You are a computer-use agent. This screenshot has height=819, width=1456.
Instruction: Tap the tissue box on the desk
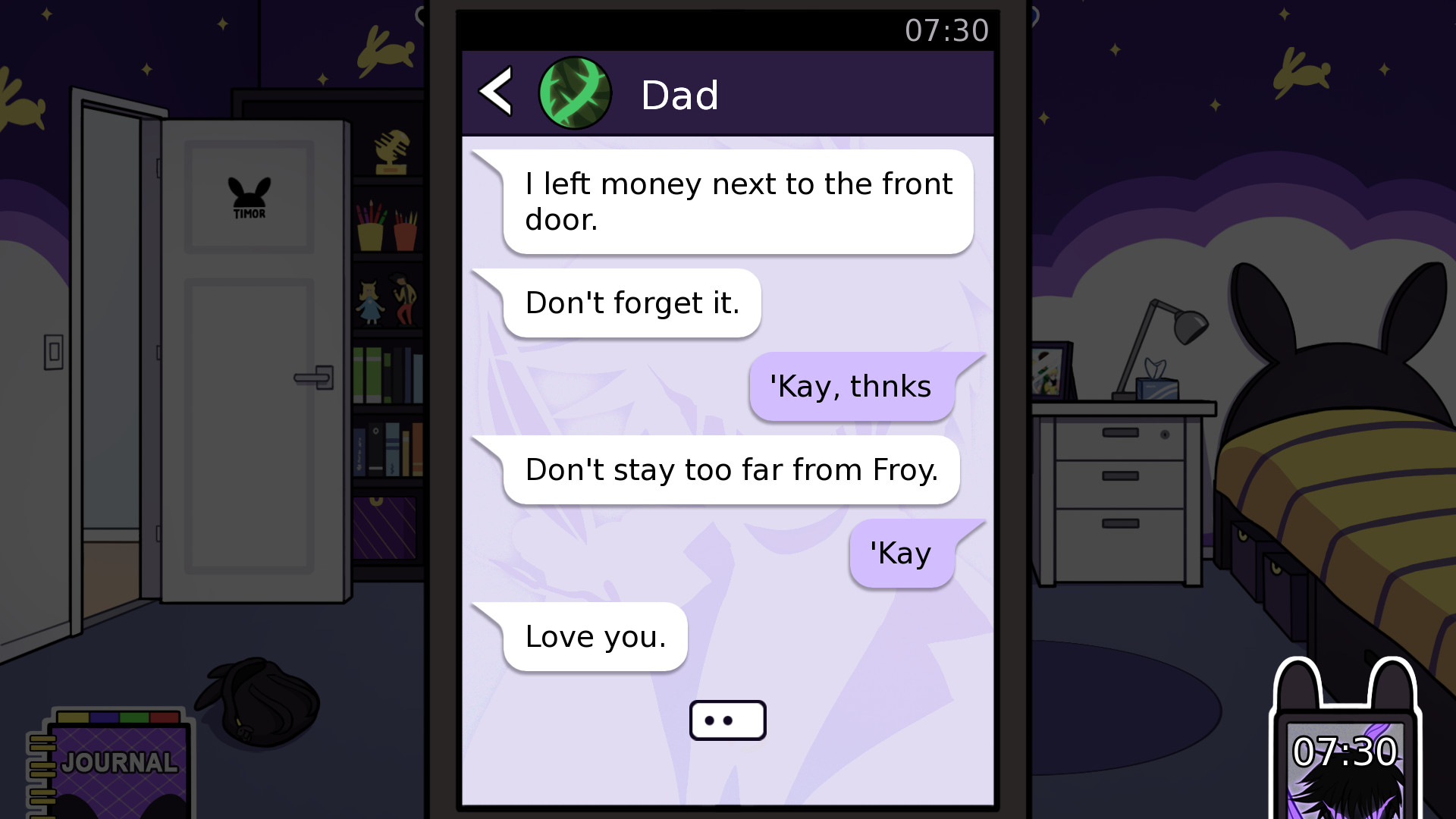pos(1158,388)
